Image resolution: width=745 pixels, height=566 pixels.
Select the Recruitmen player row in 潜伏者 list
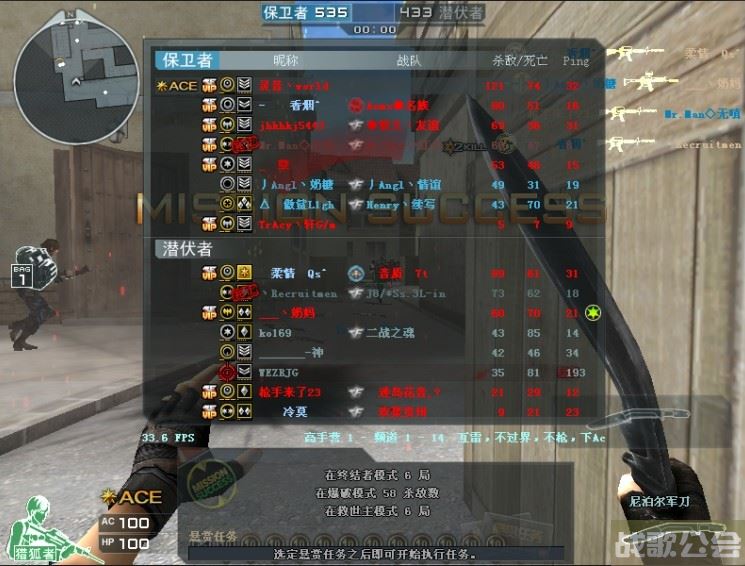[x=302, y=293]
